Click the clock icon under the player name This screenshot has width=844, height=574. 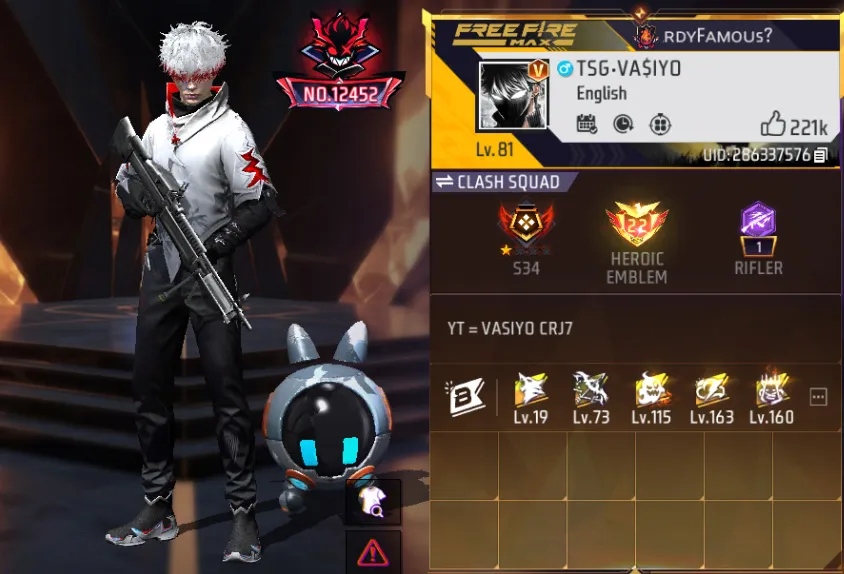[x=622, y=124]
